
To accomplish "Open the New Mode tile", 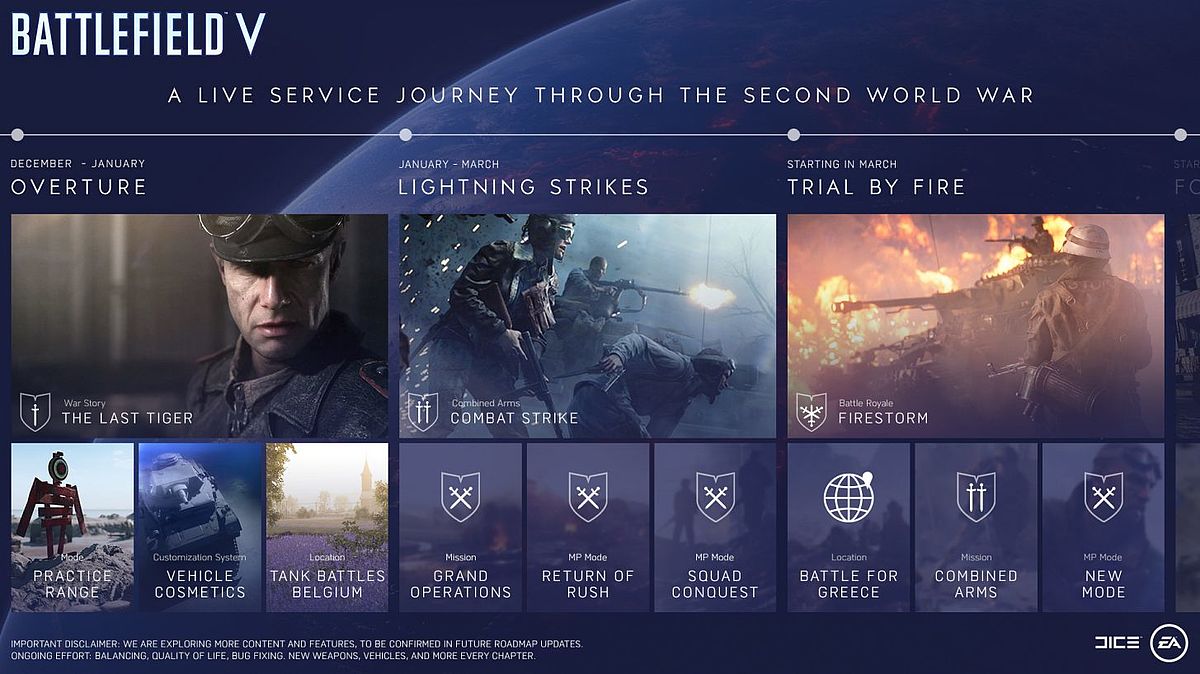I will point(1103,527).
